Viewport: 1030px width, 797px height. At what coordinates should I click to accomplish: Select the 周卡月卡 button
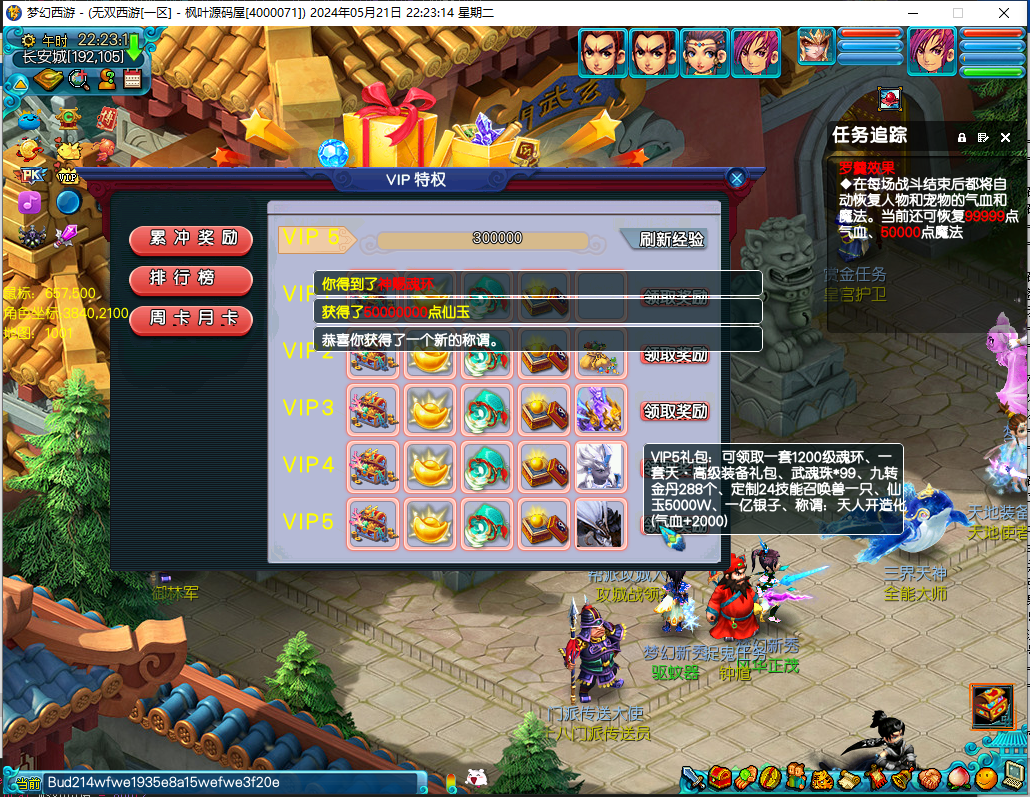point(191,319)
